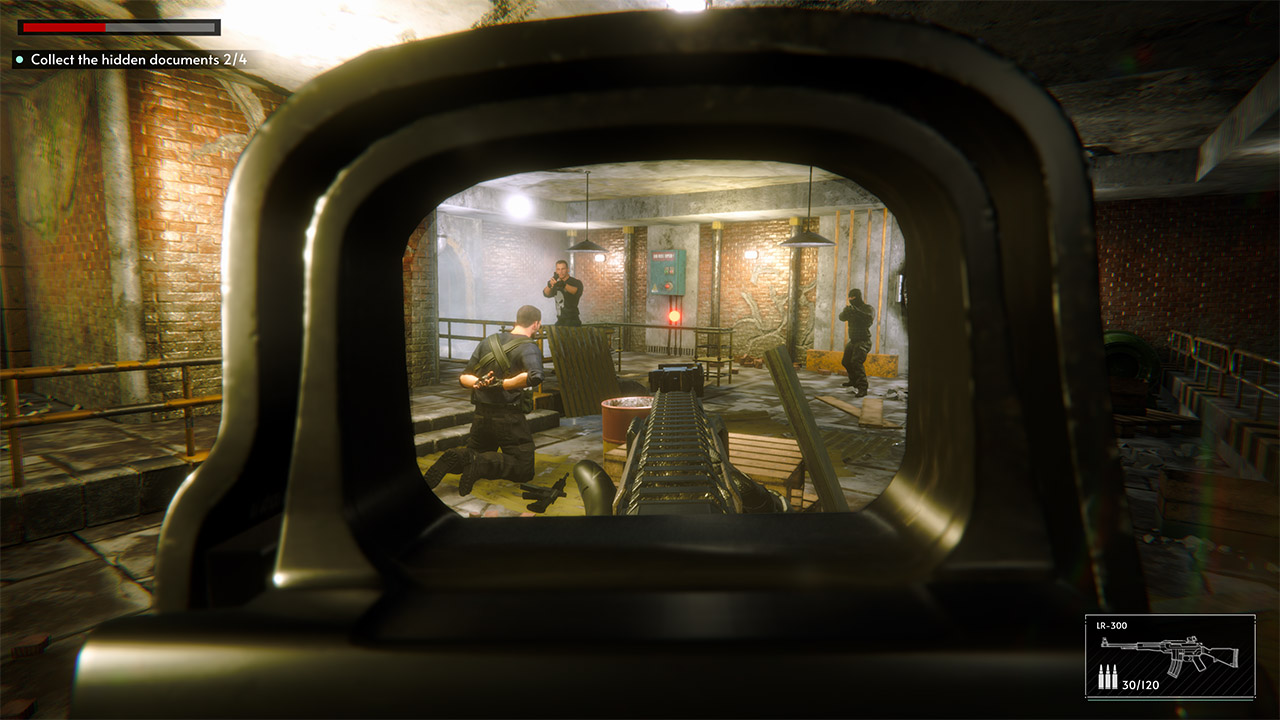Select the enemy aiming a pistol
1280x720 pixels.
coord(562,290)
